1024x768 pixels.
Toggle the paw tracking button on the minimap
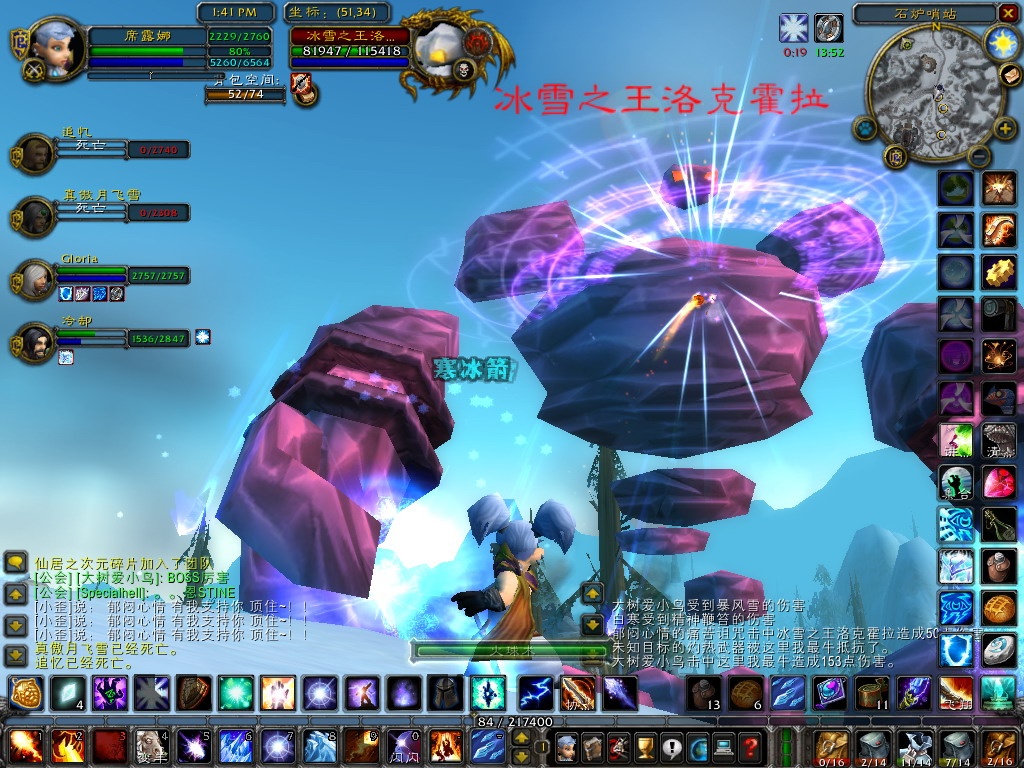866,128
